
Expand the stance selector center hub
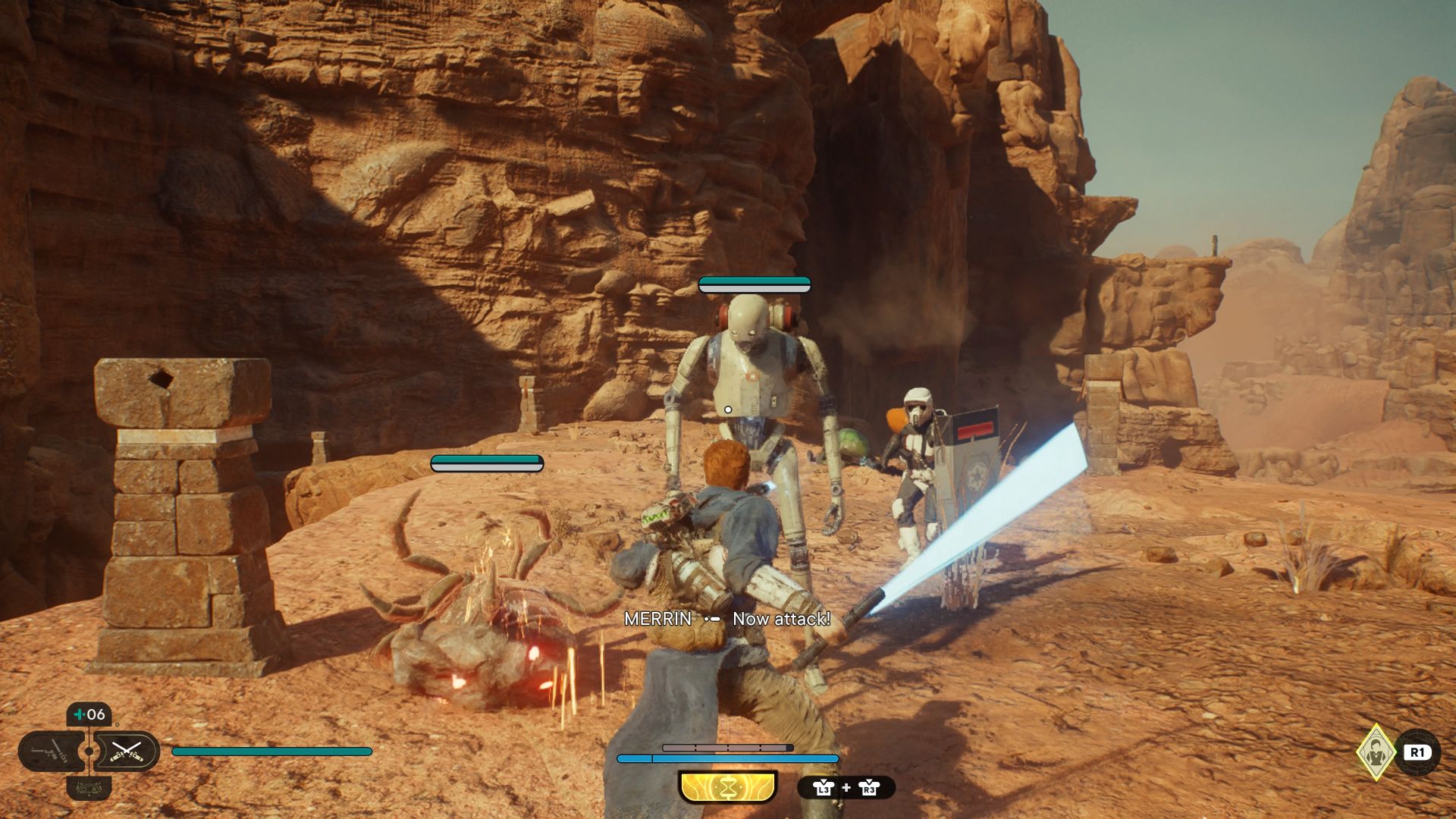pos(89,751)
